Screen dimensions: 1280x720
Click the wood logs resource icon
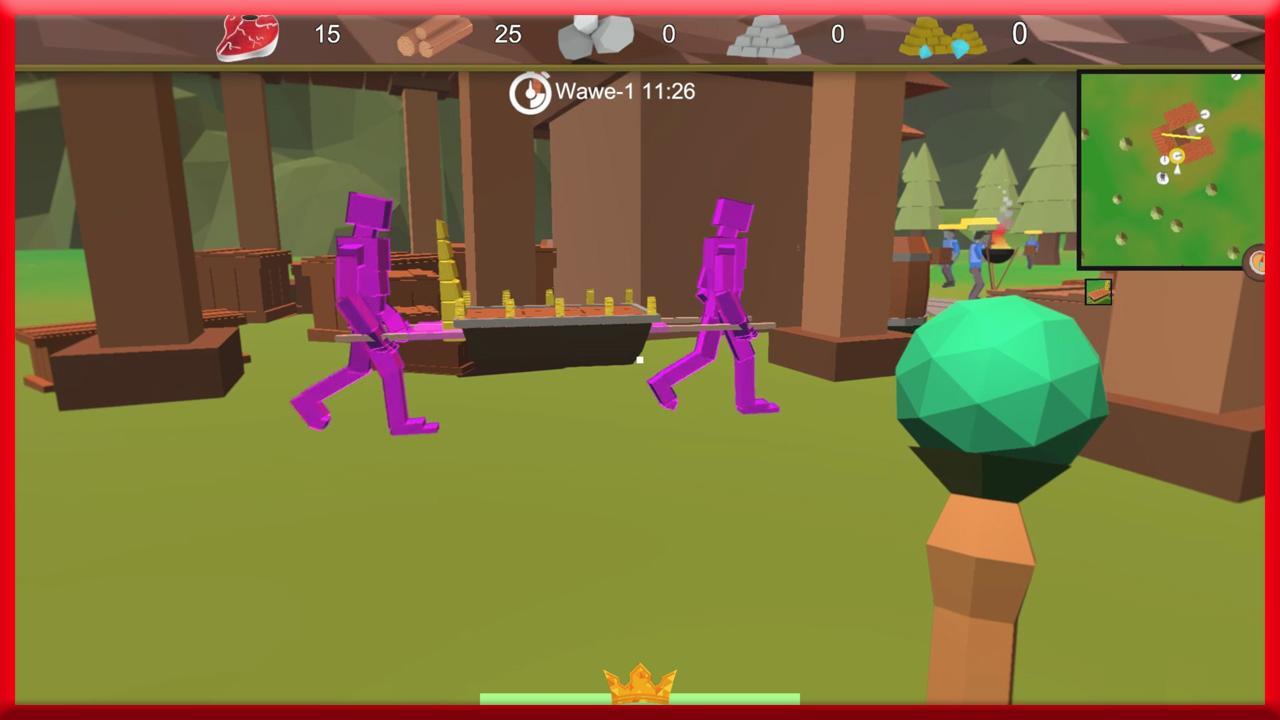click(434, 37)
